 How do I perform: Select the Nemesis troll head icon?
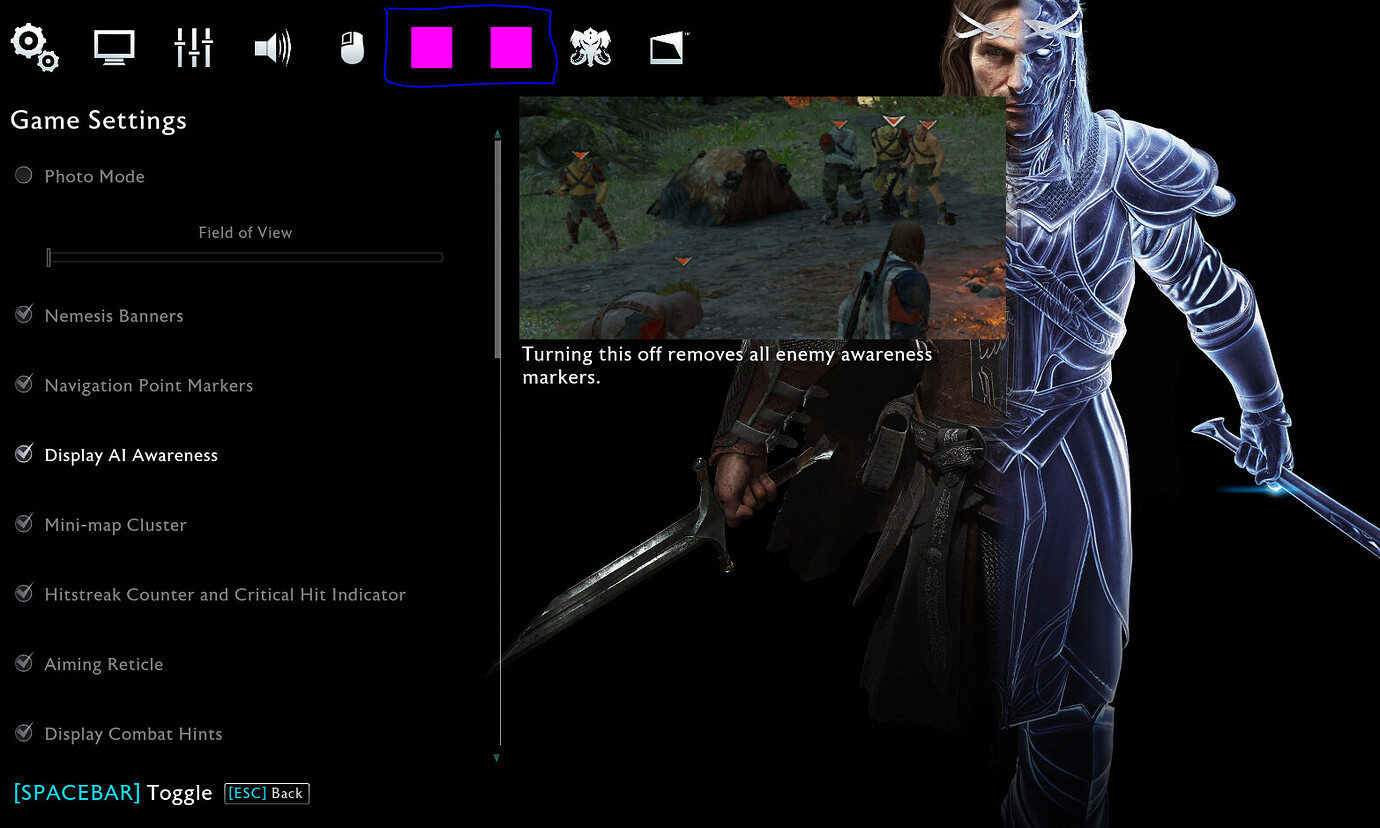pyautogui.click(x=590, y=46)
